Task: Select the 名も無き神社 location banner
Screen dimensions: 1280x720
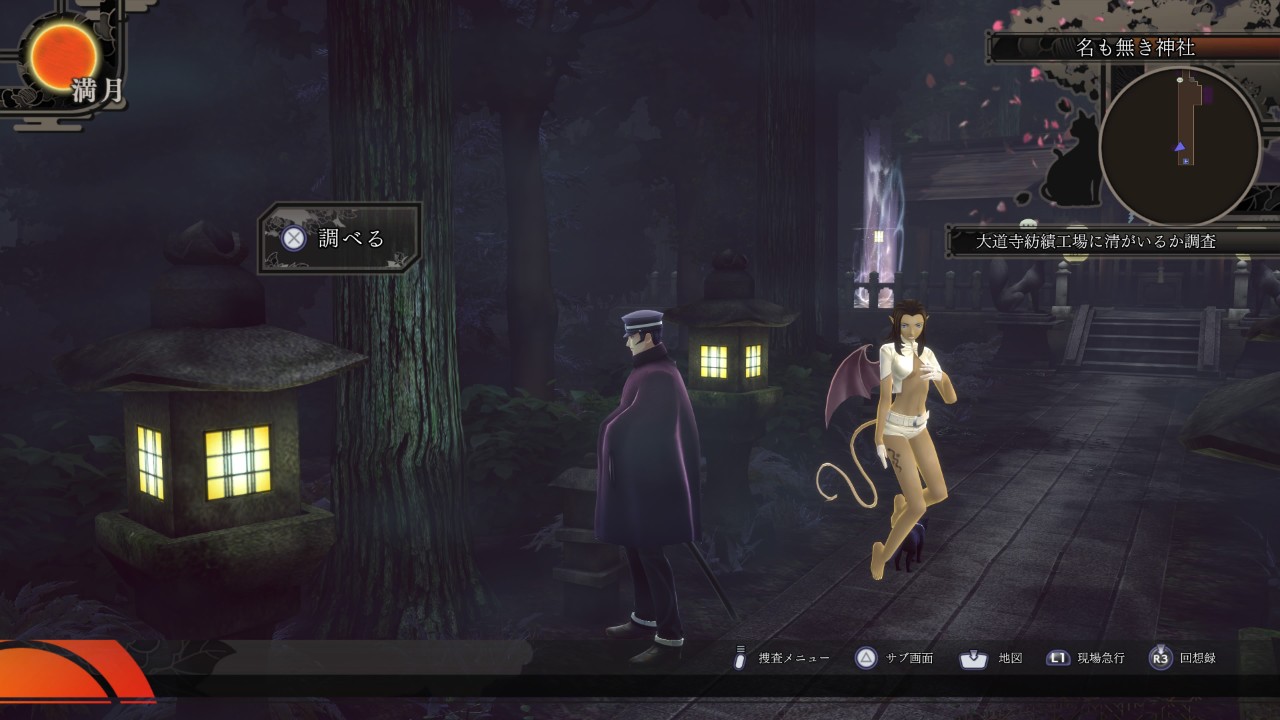Action: 1135,47
